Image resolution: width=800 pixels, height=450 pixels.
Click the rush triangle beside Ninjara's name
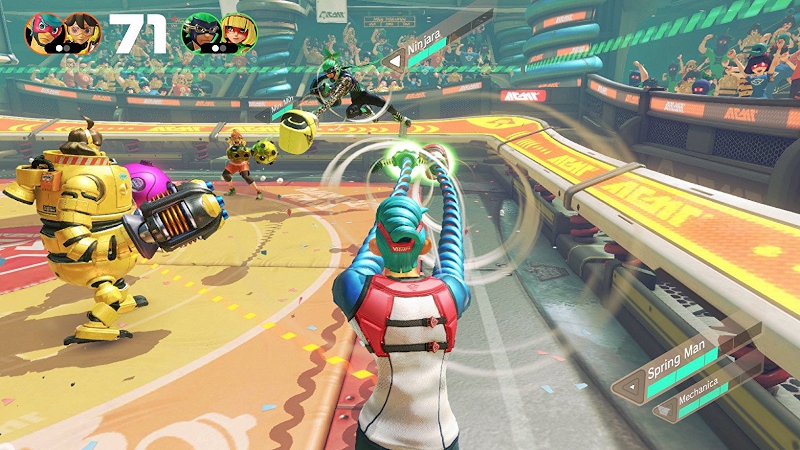(x=396, y=60)
